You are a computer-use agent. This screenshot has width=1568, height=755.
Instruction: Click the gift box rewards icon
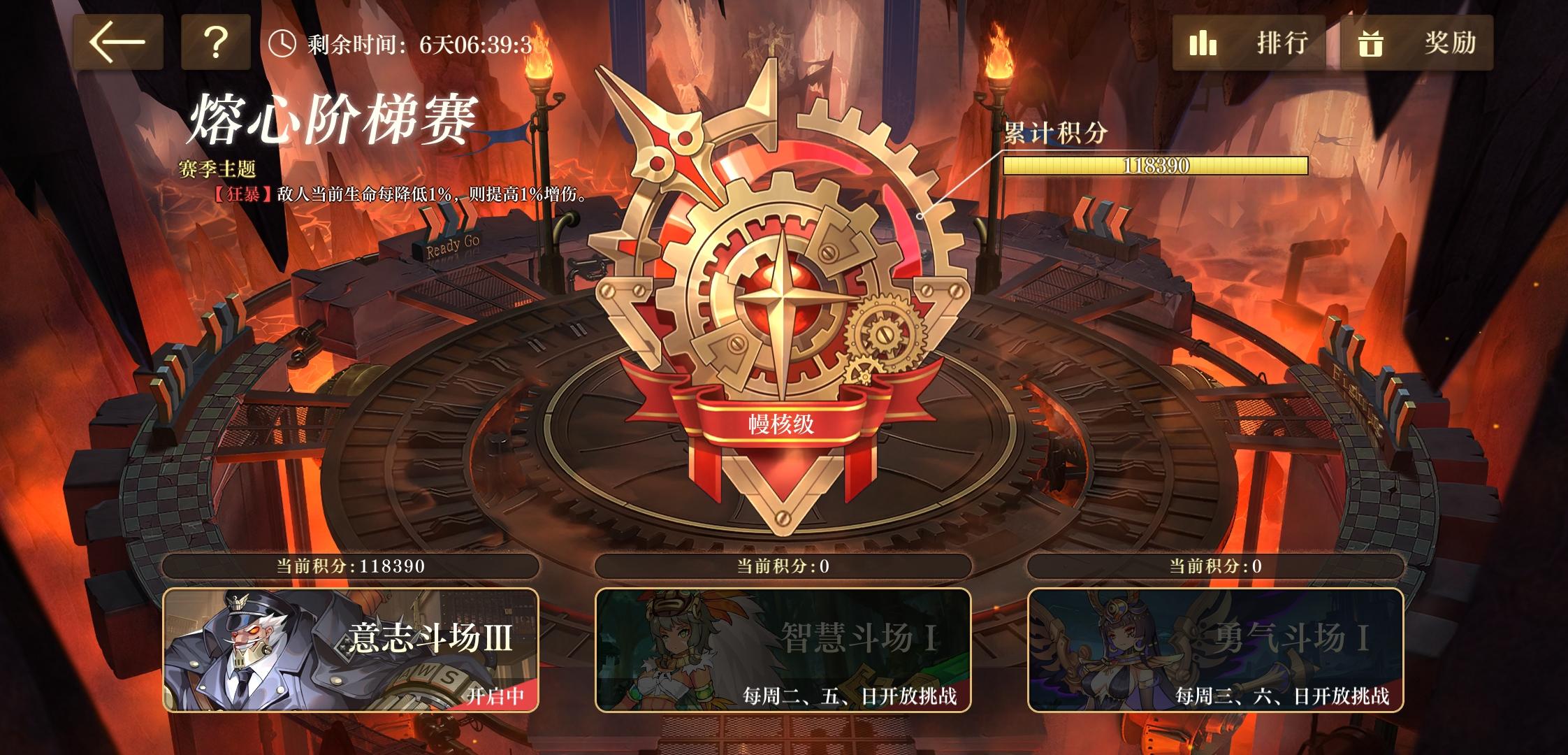click(x=1371, y=43)
